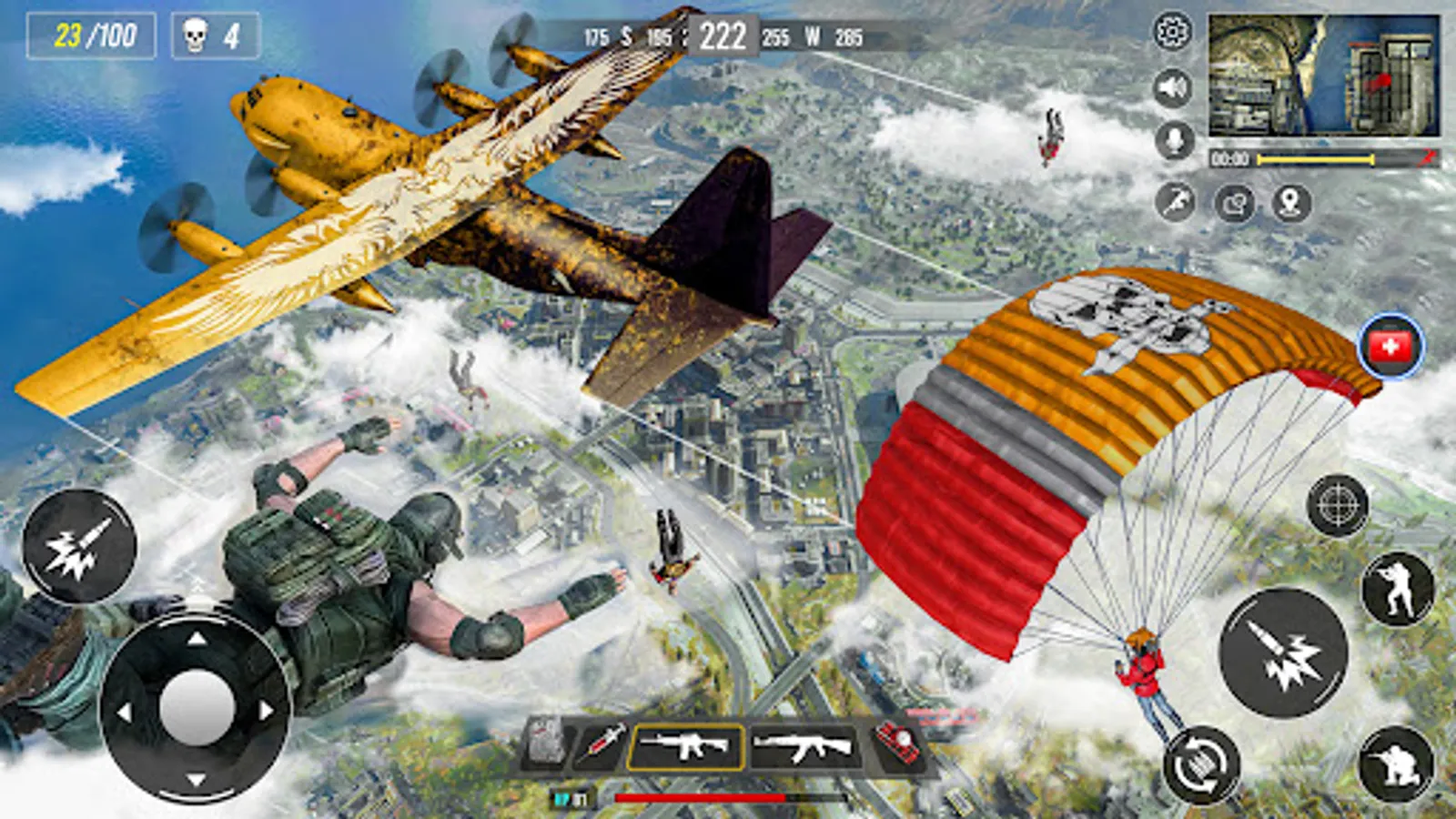Reload the weapon with the ammo-cycle button
This screenshot has height=819, width=1456.
[x=1201, y=765]
